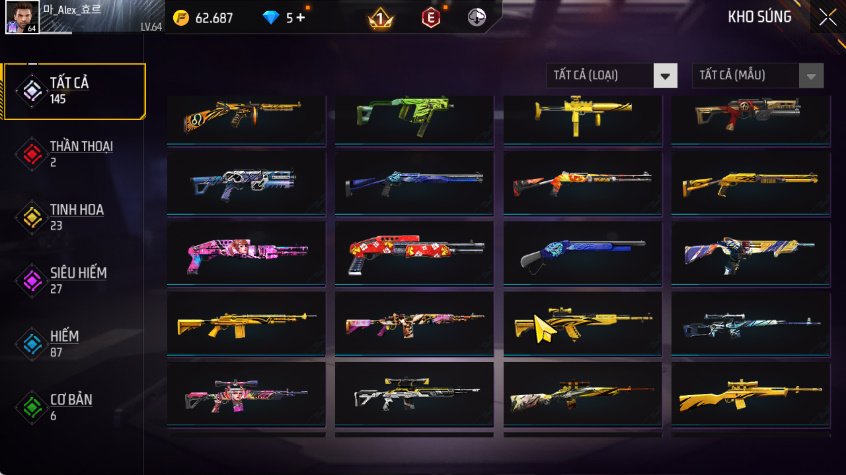Viewport: 846px width, 475px height.
Task: Click the gold crown rank badge
Action: 380,18
